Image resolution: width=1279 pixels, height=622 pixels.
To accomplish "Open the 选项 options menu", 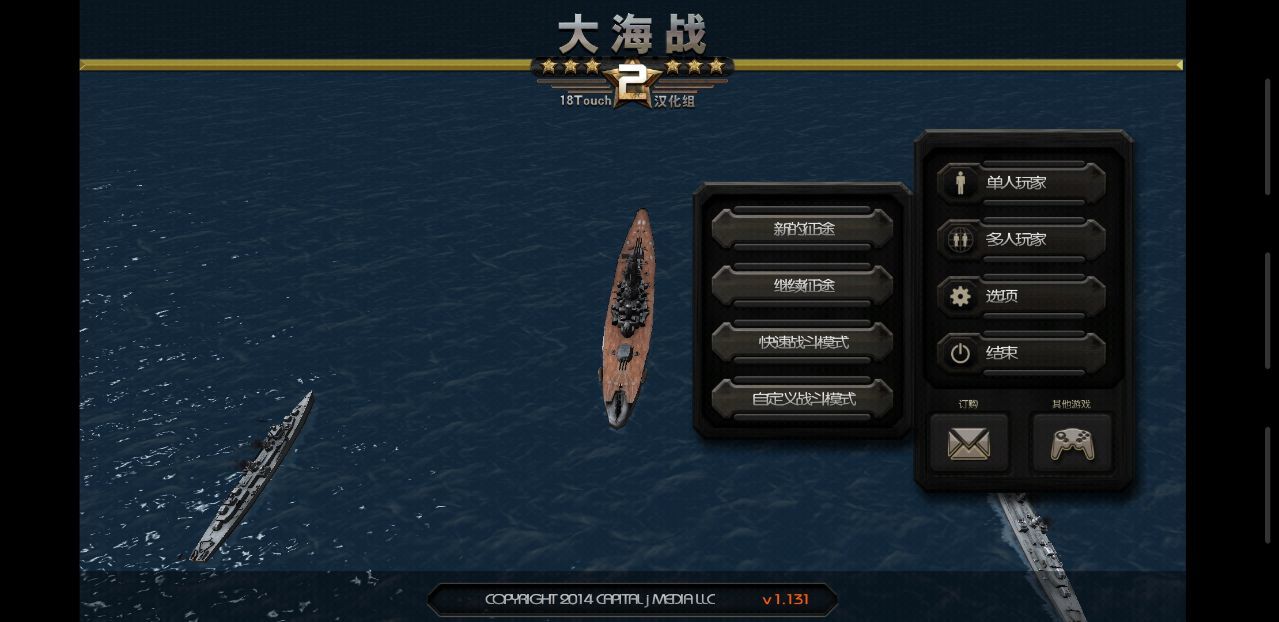I will pos(1021,296).
